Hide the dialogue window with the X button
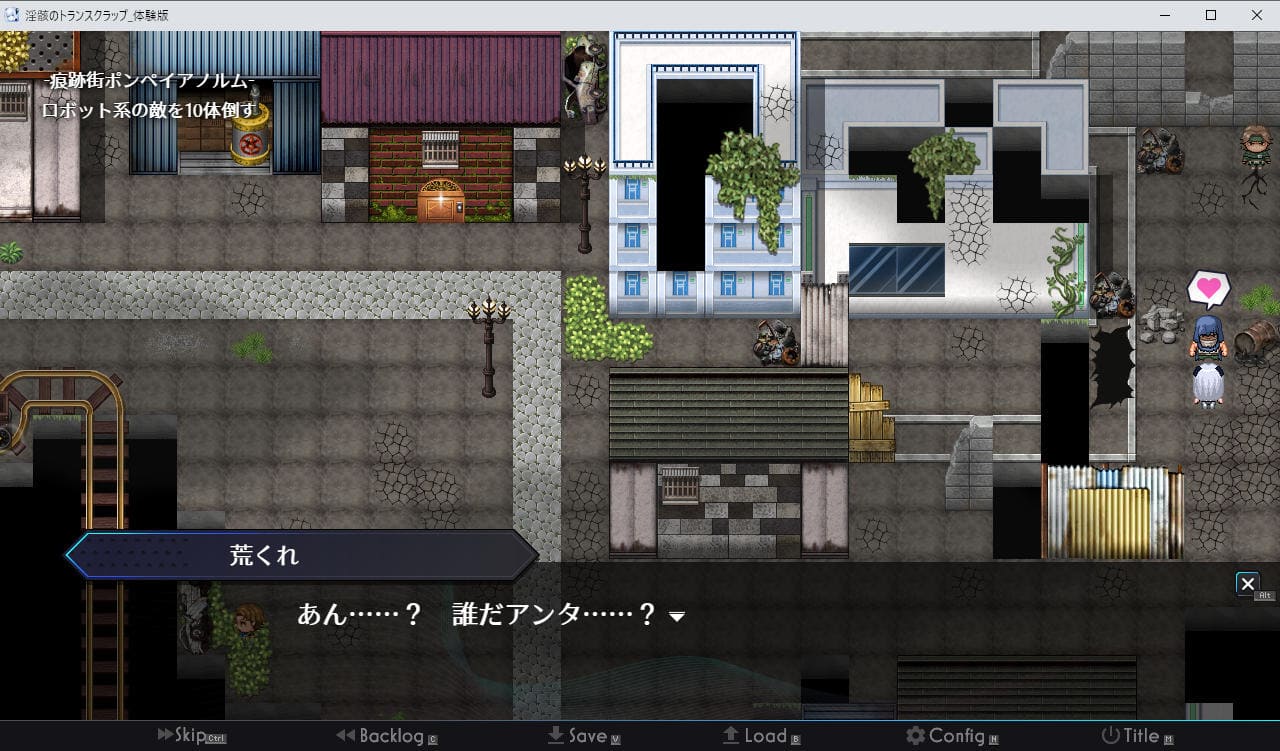 click(1247, 583)
